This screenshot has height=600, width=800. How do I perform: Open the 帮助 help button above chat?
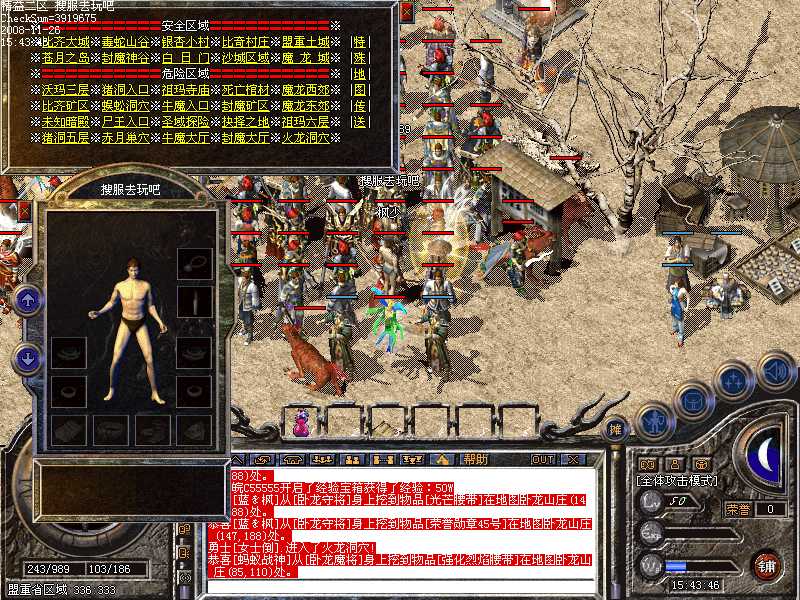(475, 459)
